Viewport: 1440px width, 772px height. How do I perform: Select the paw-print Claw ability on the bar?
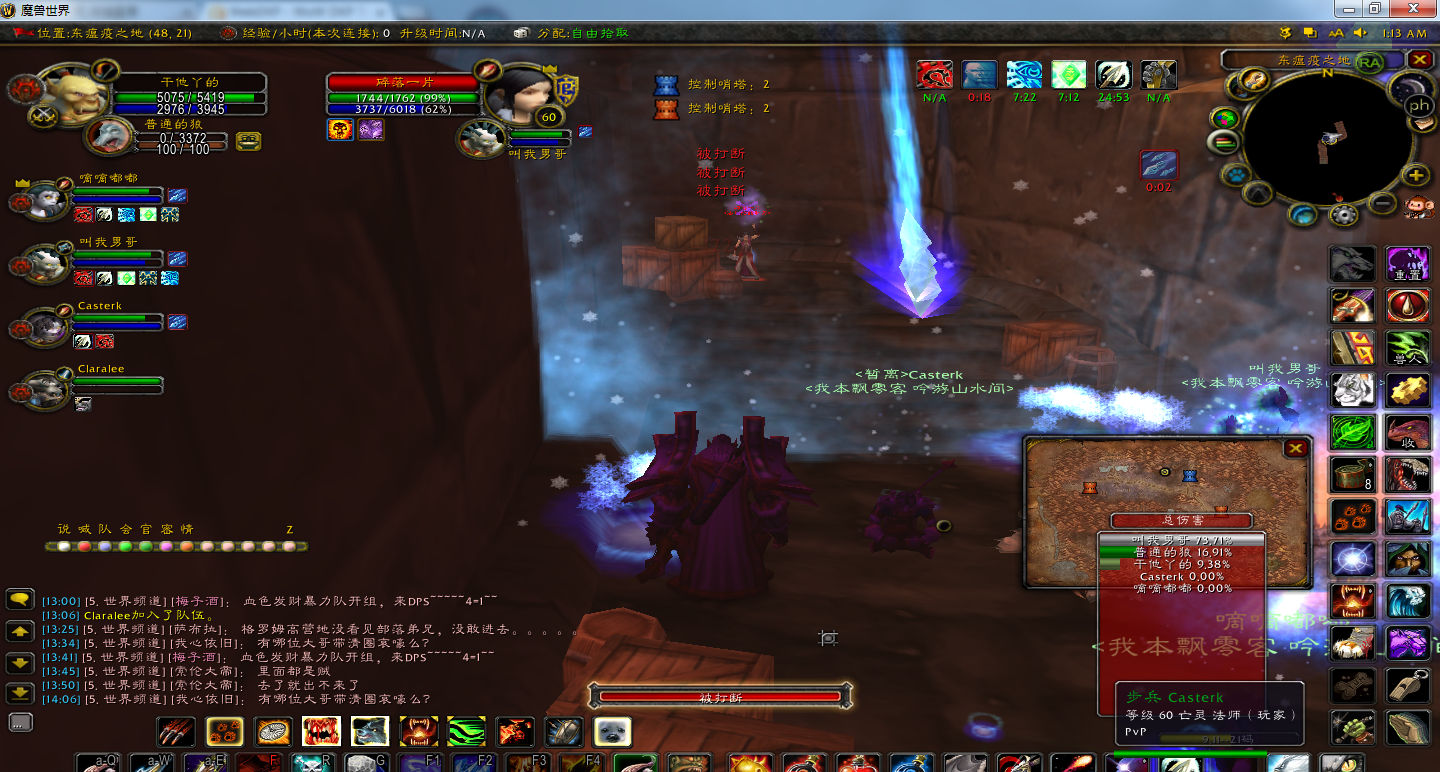point(224,731)
